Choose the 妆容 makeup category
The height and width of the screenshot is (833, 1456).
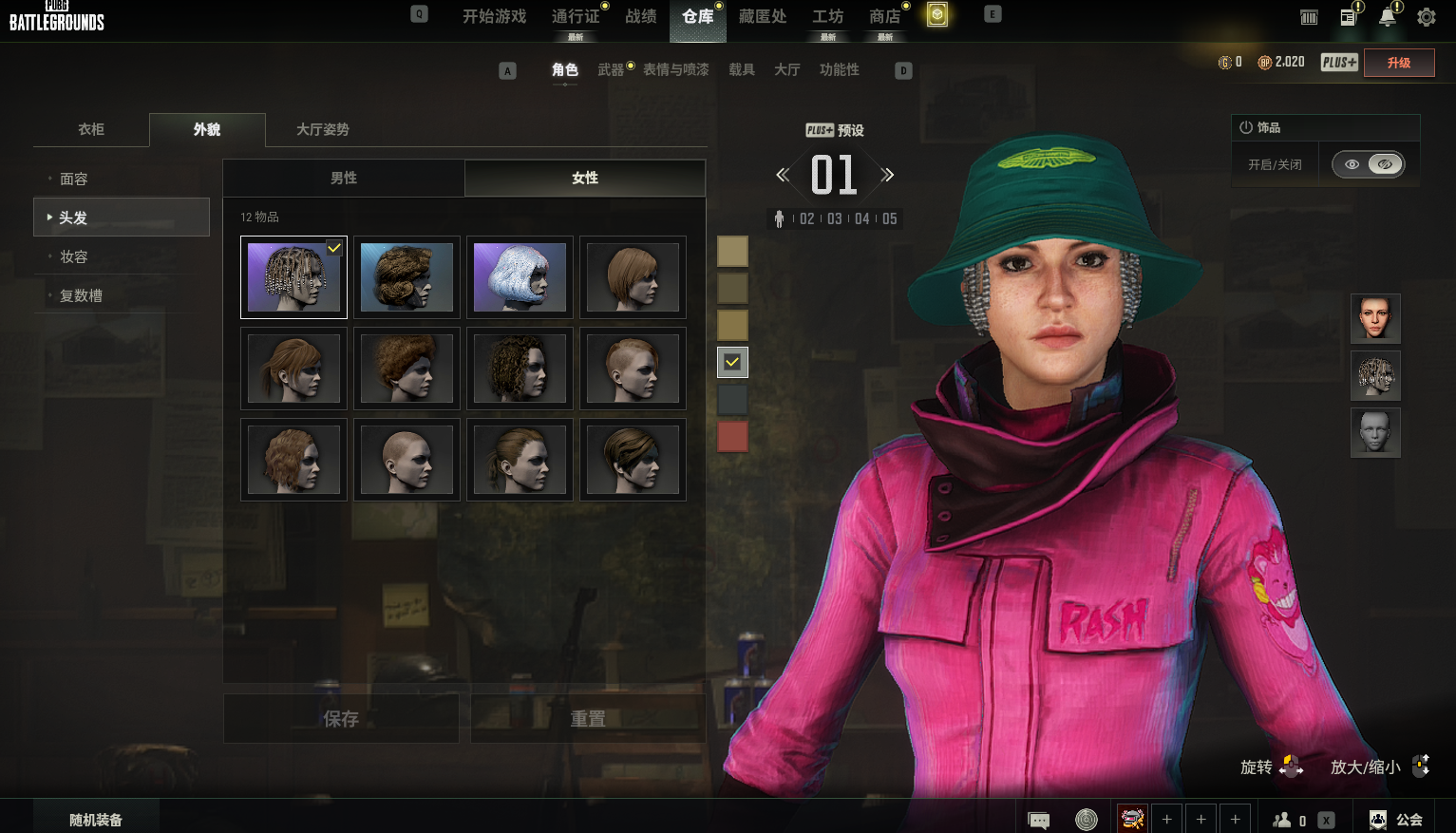tap(74, 256)
